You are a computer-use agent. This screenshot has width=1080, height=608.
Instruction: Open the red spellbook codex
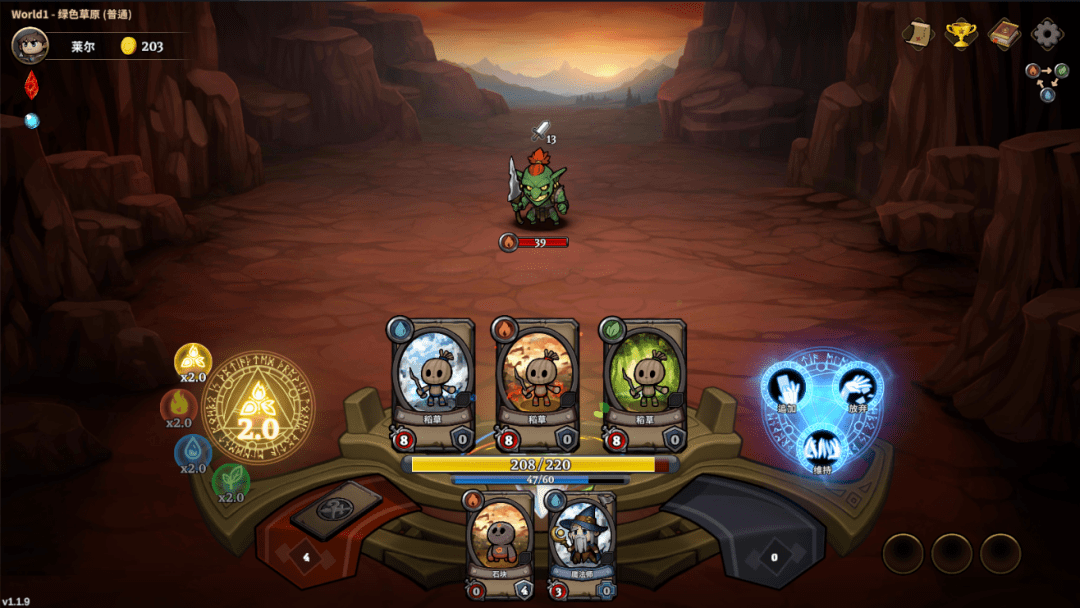click(1003, 34)
